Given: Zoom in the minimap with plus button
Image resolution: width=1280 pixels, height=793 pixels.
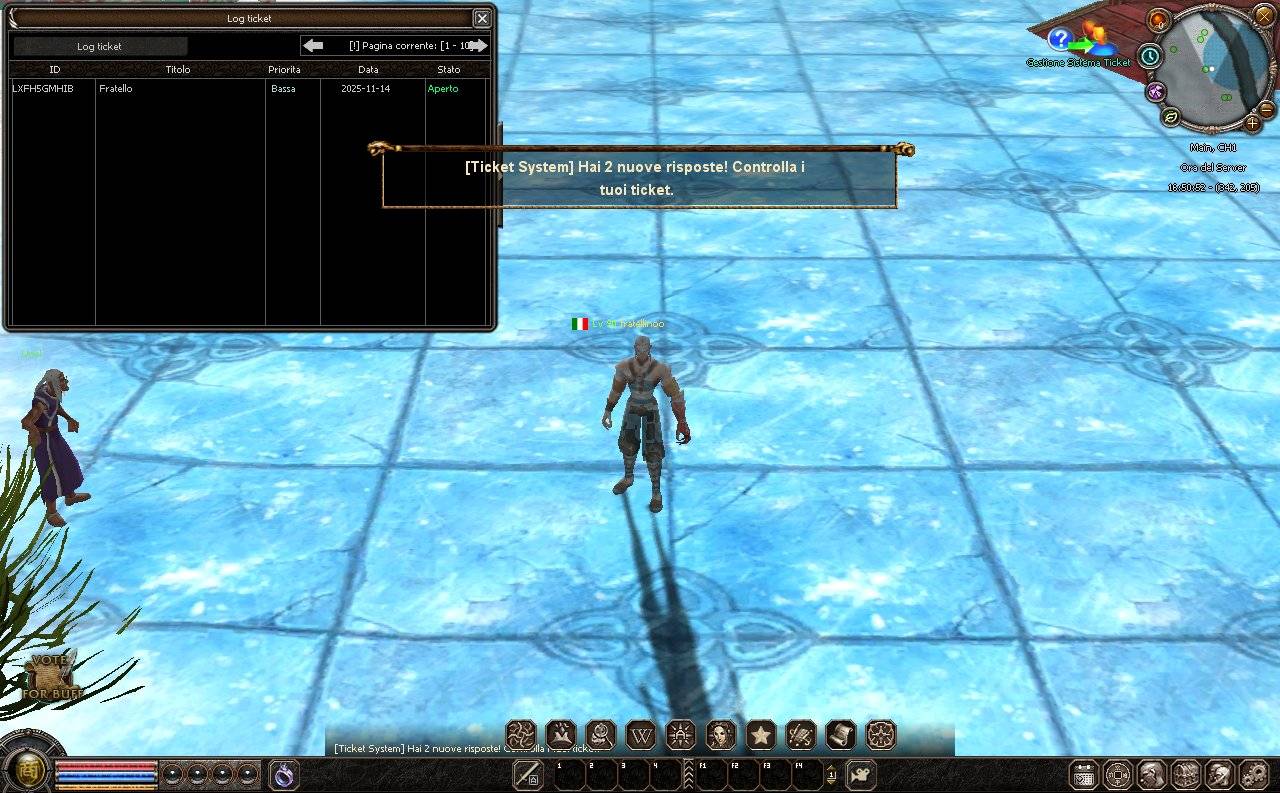Looking at the screenshot, I should [x=1252, y=123].
